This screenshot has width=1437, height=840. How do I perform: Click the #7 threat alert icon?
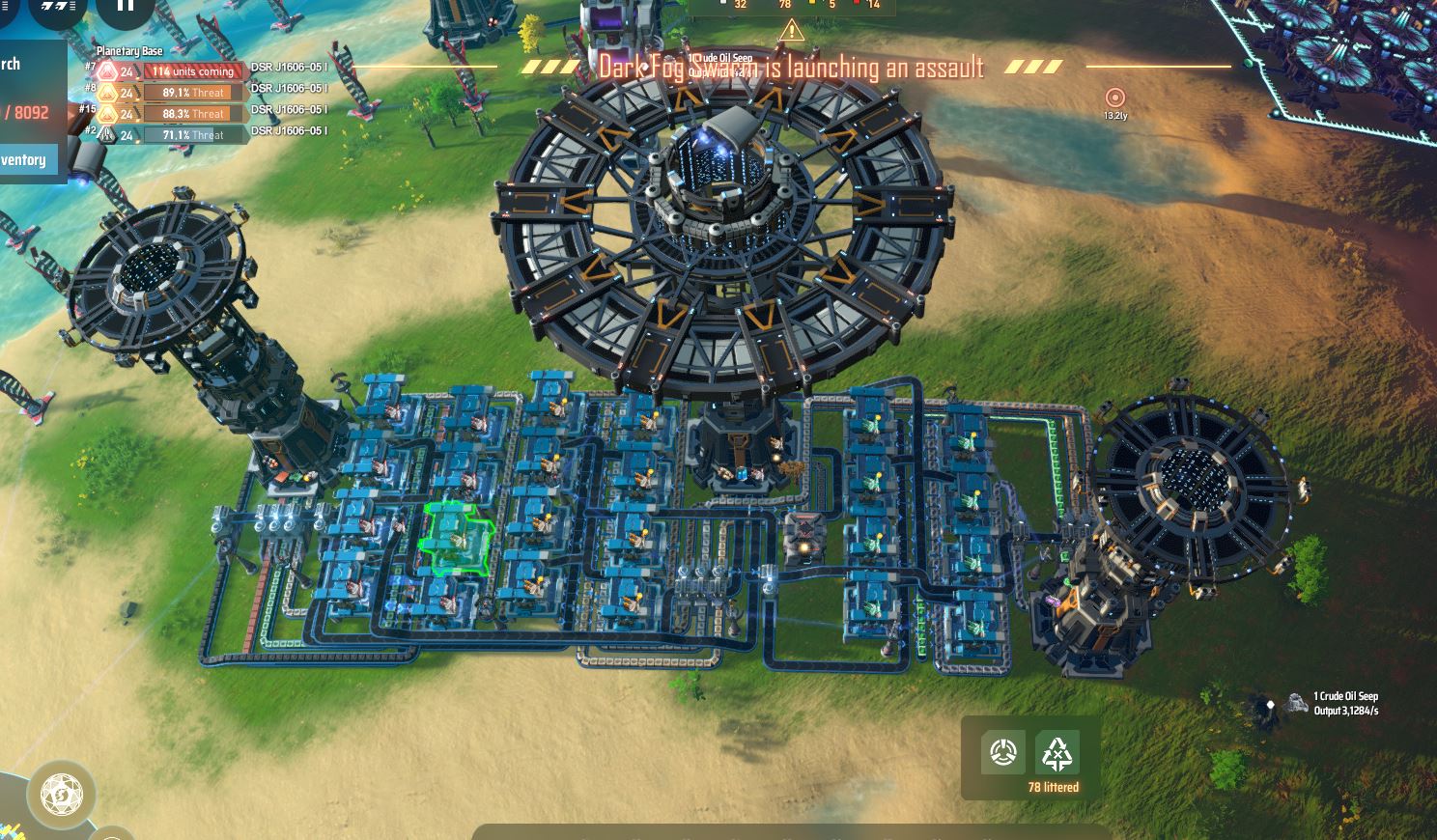click(x=106, y=70)
